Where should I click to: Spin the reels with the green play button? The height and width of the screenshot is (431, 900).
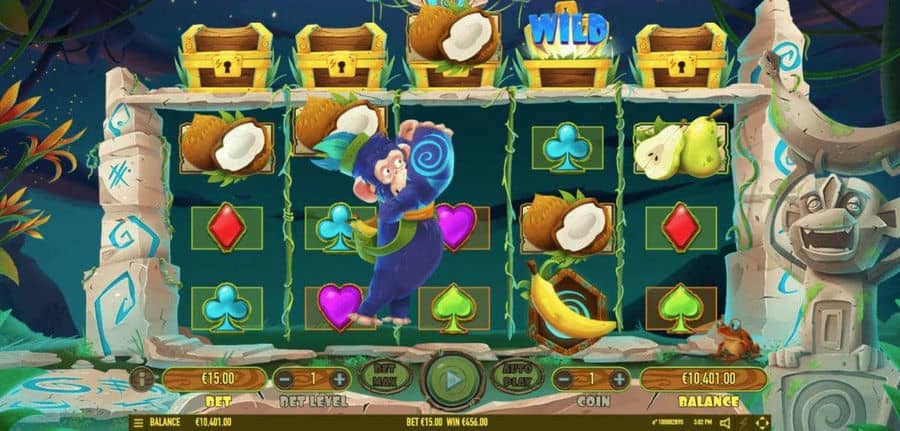(452, 379)
